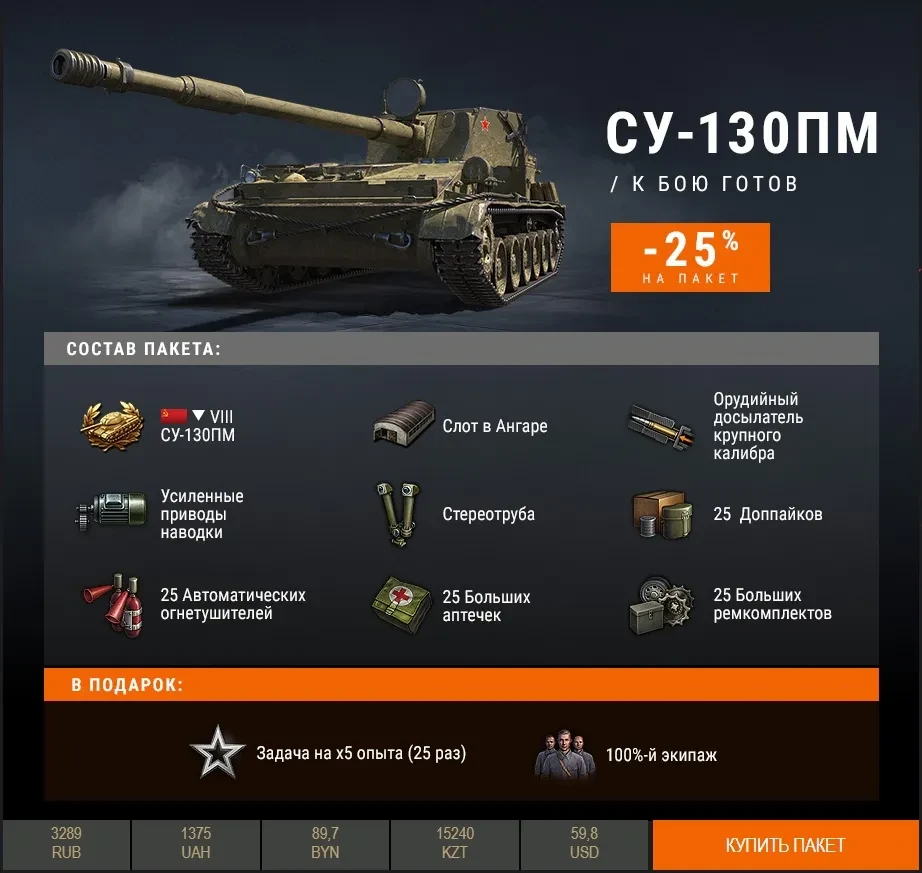
Task: Select the hangar slot icon
Action: 404,426
